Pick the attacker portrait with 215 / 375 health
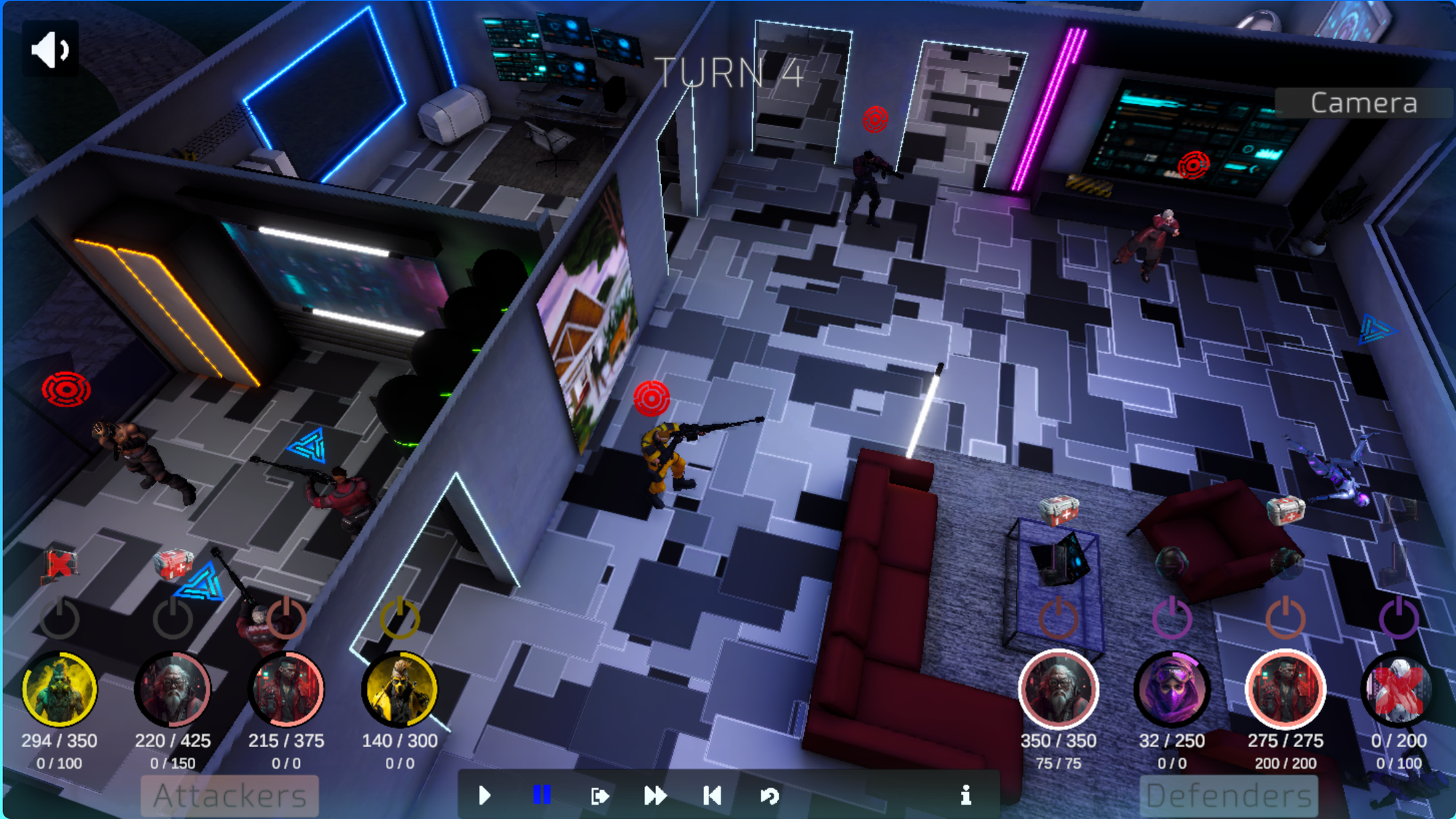This screenshot has width=1456, height=819. click(x=286, y=689)
